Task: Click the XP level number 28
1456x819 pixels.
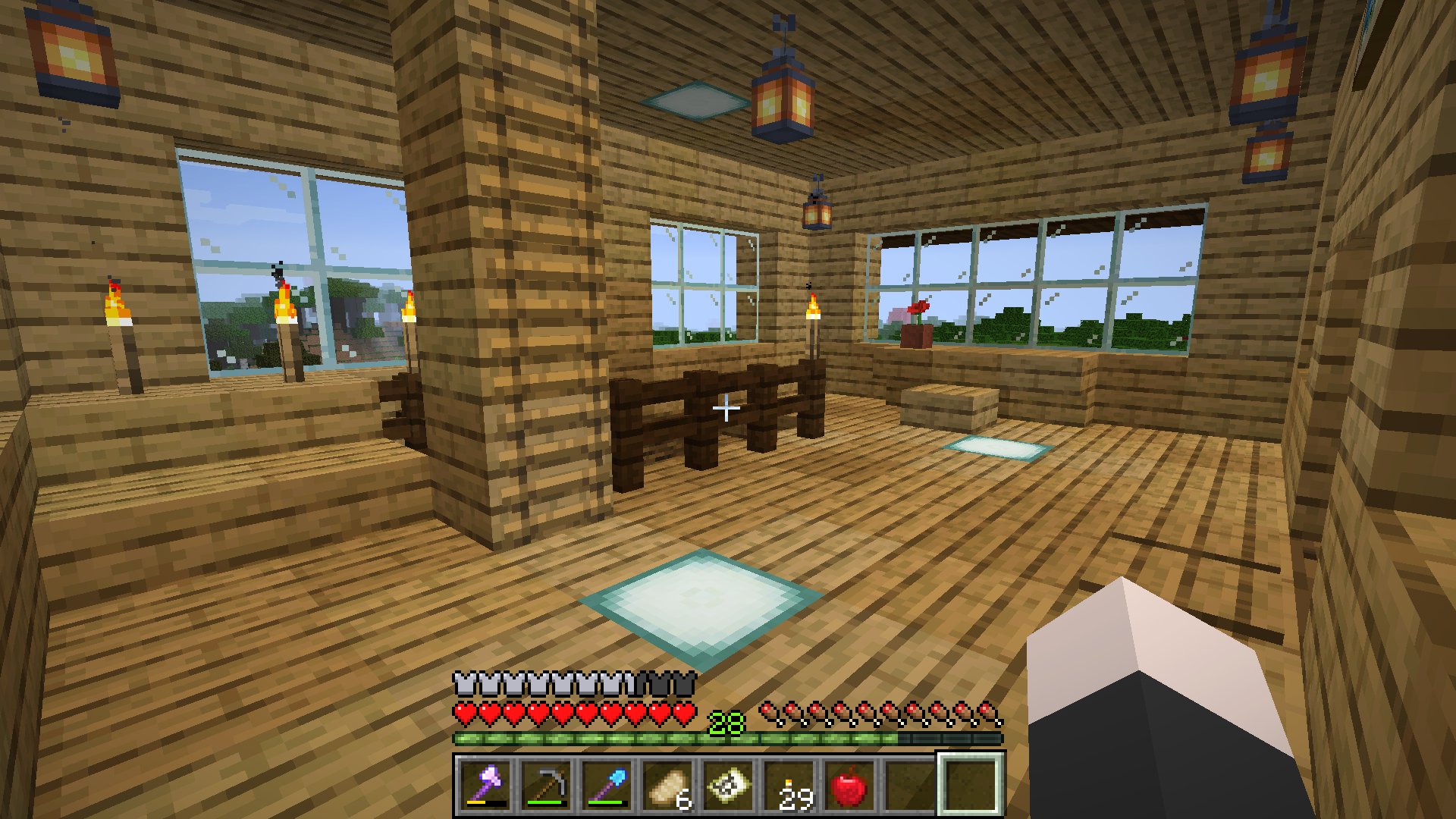Action: [725, 721]
